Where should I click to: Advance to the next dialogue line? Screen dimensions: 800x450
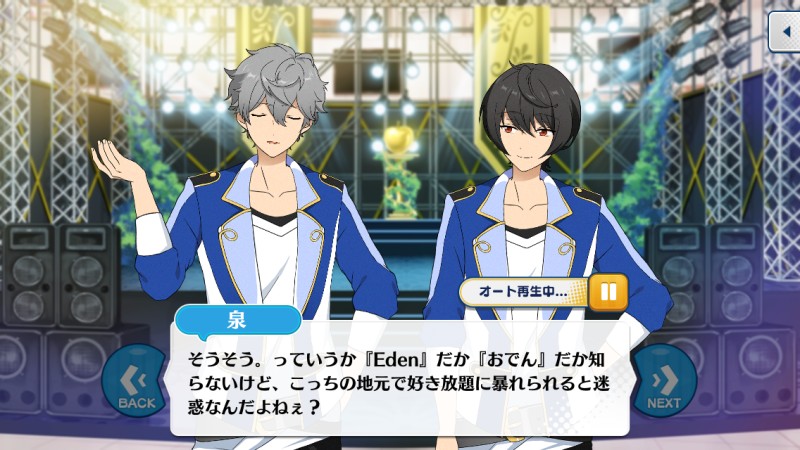pyautogui.click(x=663, y=383)
